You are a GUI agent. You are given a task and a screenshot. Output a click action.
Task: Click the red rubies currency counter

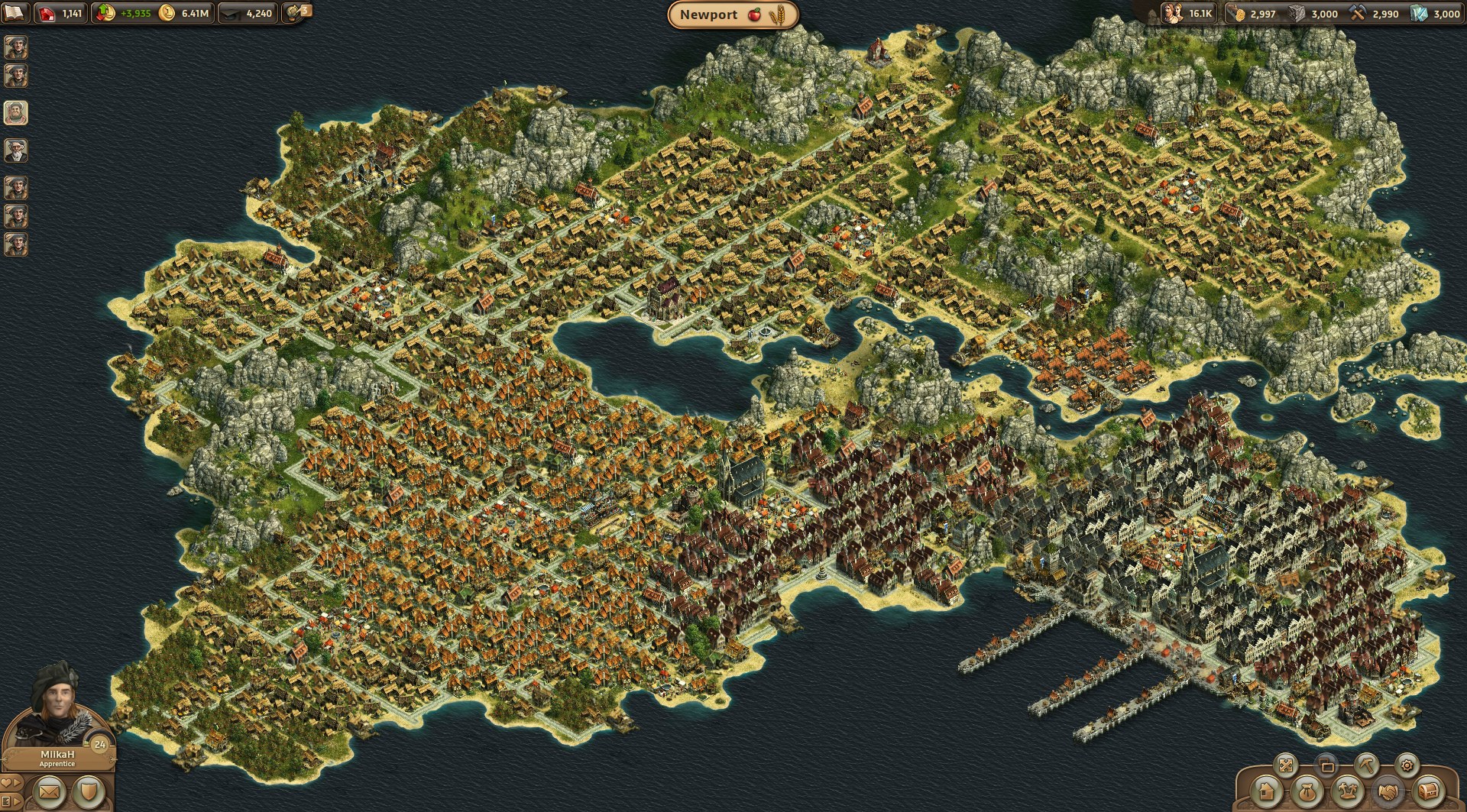(x=61, y=13)
